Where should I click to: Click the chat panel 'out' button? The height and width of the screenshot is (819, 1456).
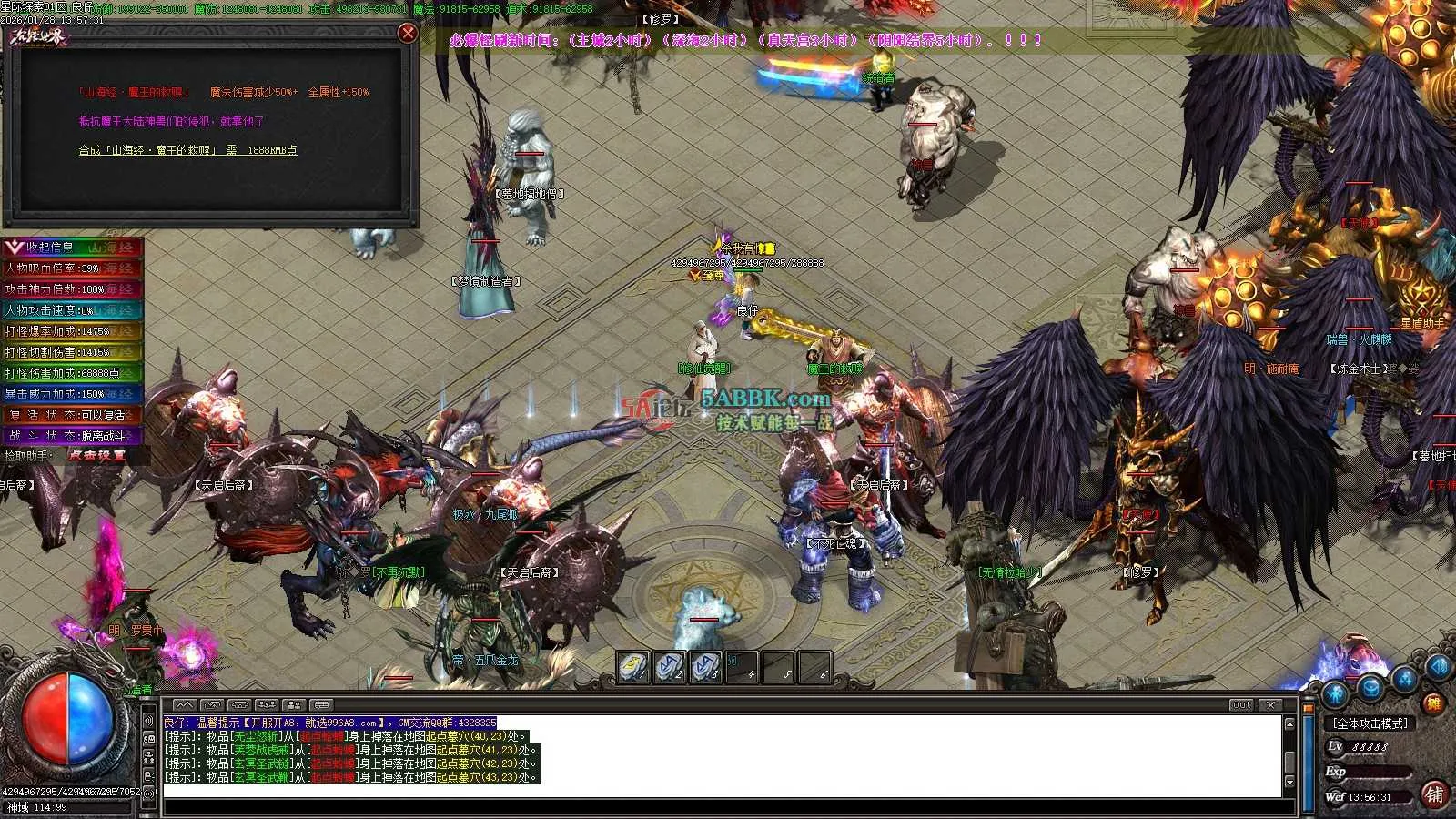click(x=1241, y=704)
